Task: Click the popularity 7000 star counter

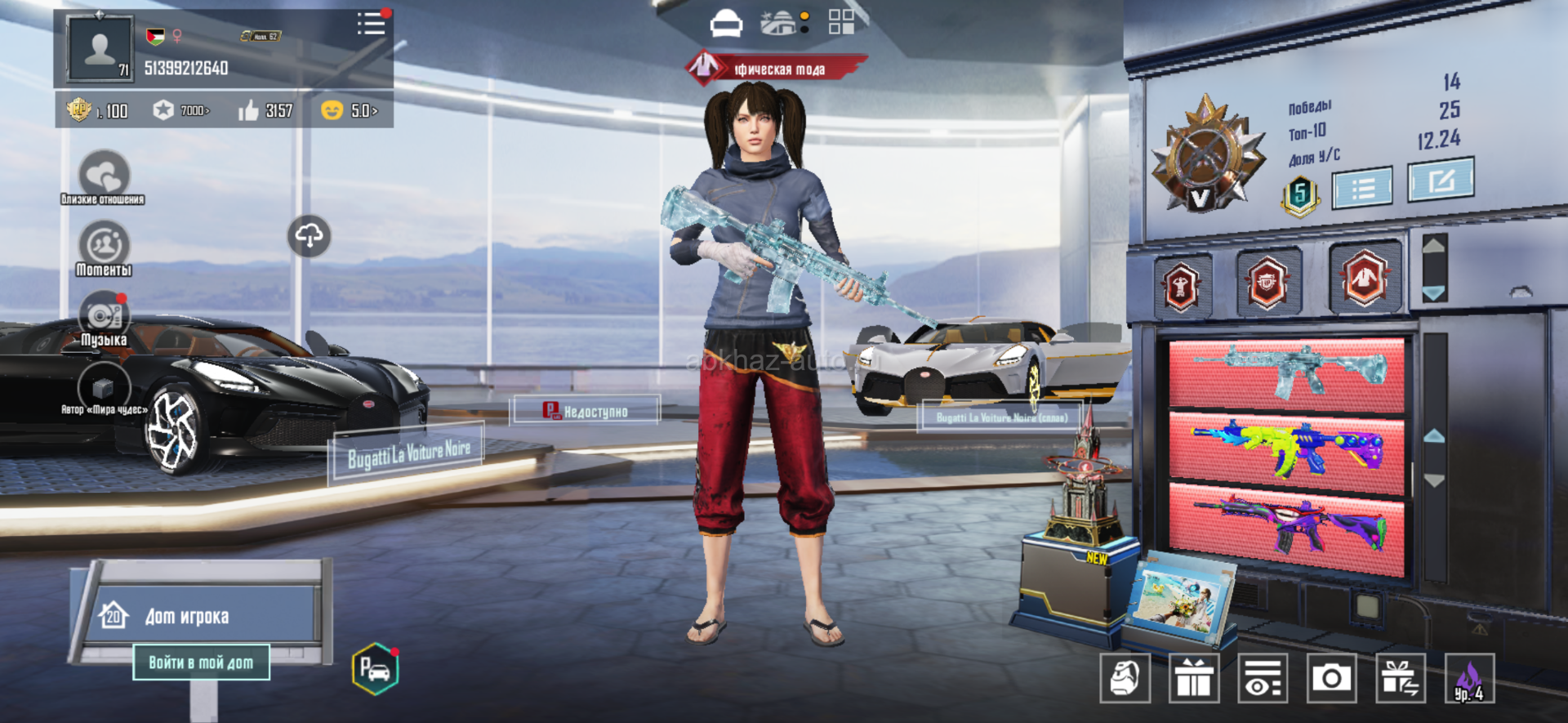Action: click(x=182, y=110)
